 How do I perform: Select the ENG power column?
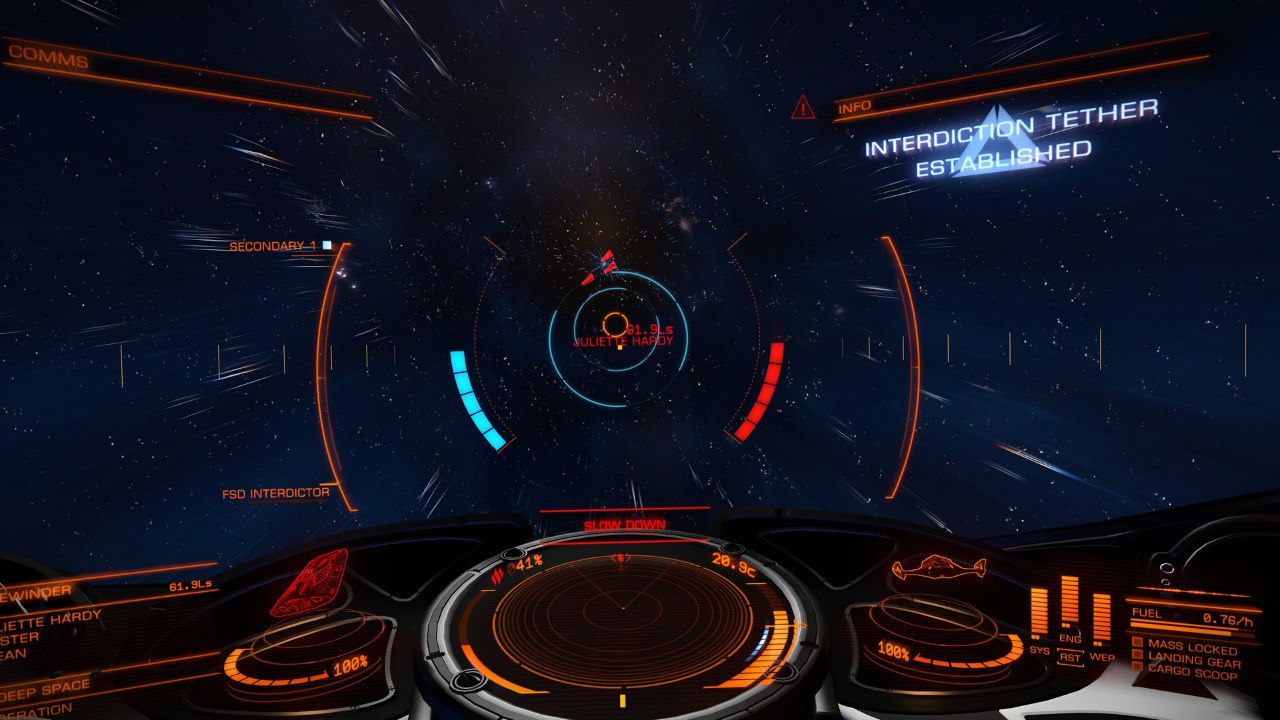1070,606
